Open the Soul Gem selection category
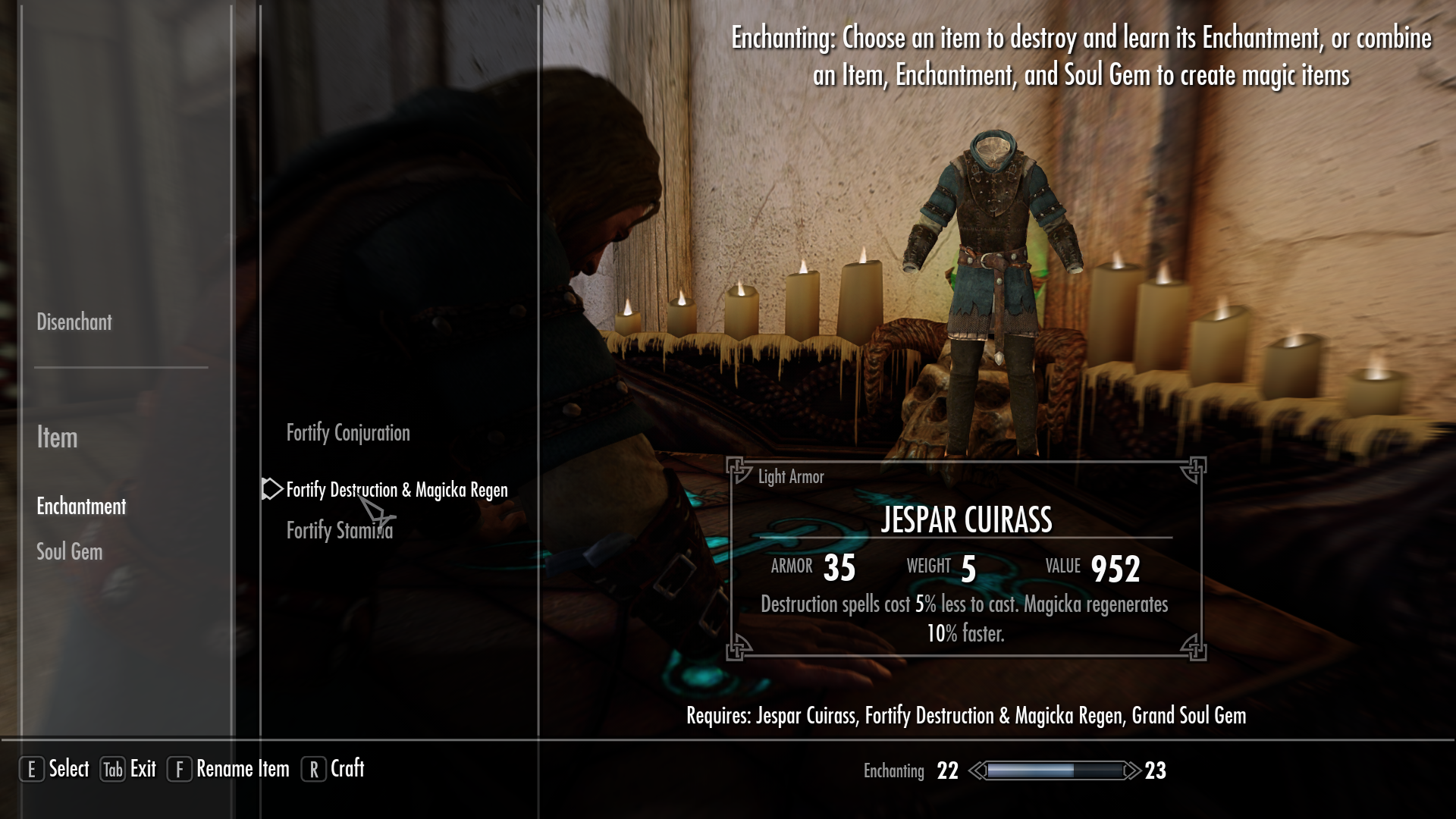The height and width of the screenshot is (819, 1456). (69, 552)
